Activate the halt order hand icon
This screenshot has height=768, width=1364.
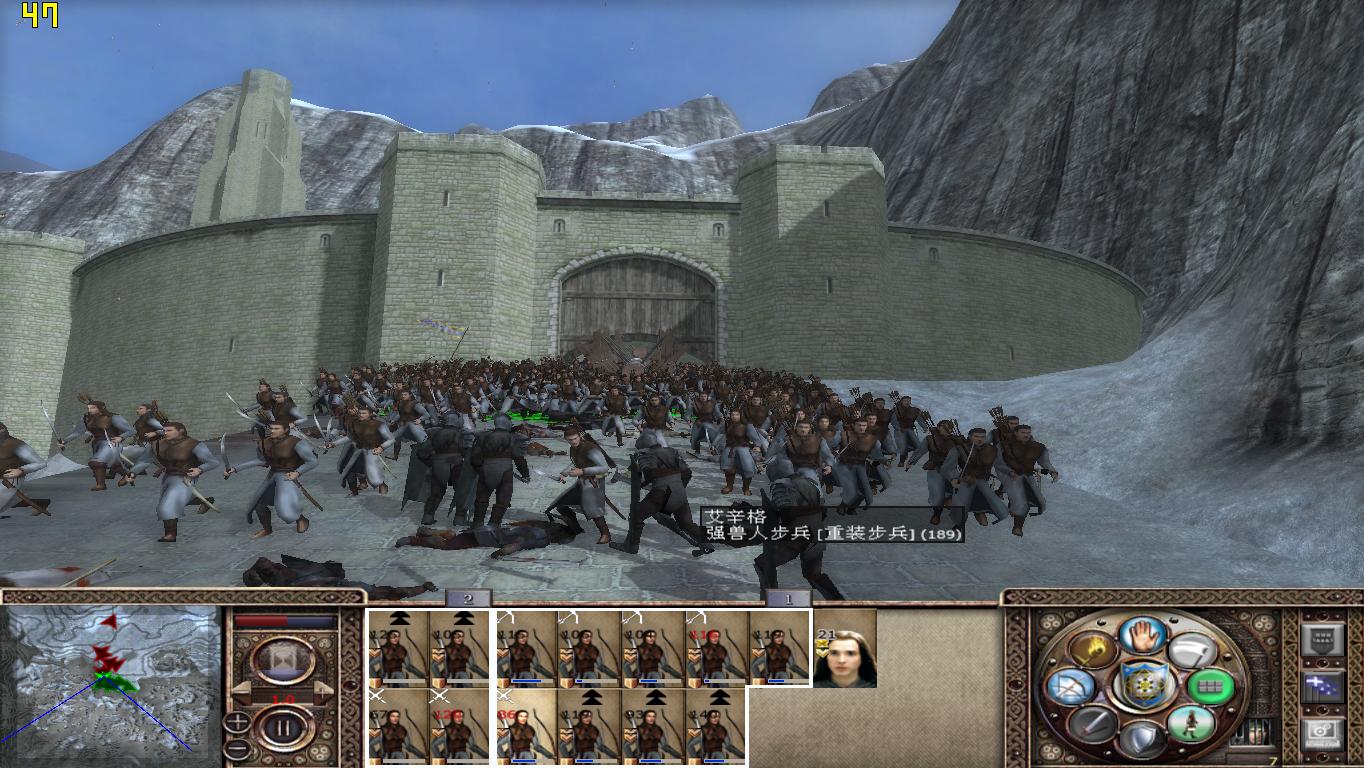coord(1143,635)
